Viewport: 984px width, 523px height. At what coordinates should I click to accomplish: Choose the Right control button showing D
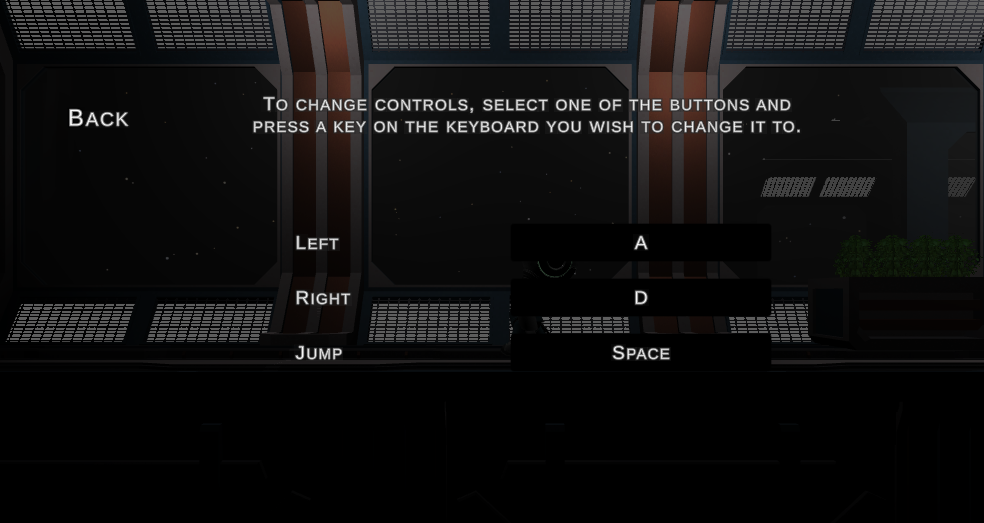tap(640, 298)
